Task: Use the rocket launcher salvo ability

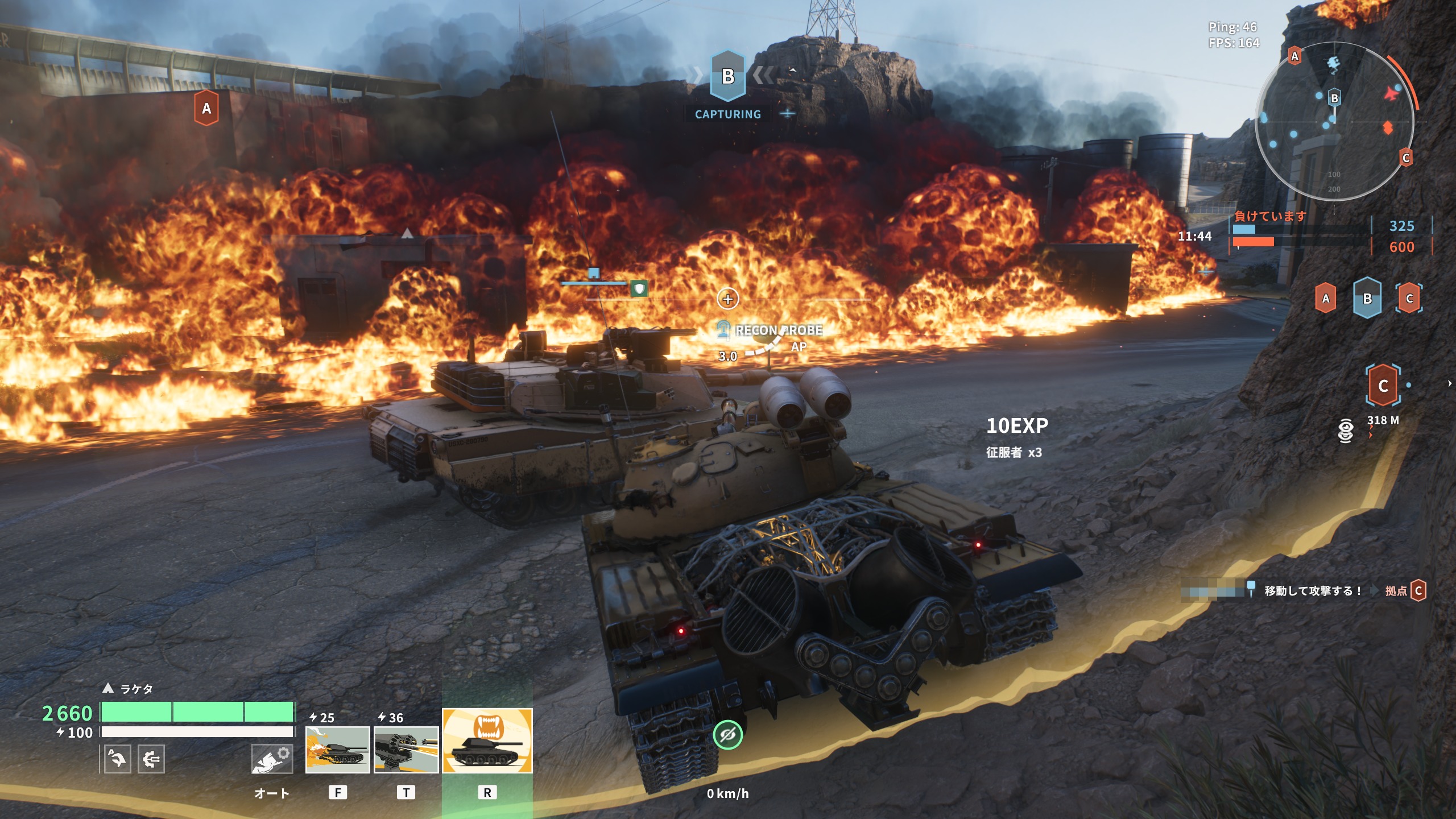Action: point(406,750)
